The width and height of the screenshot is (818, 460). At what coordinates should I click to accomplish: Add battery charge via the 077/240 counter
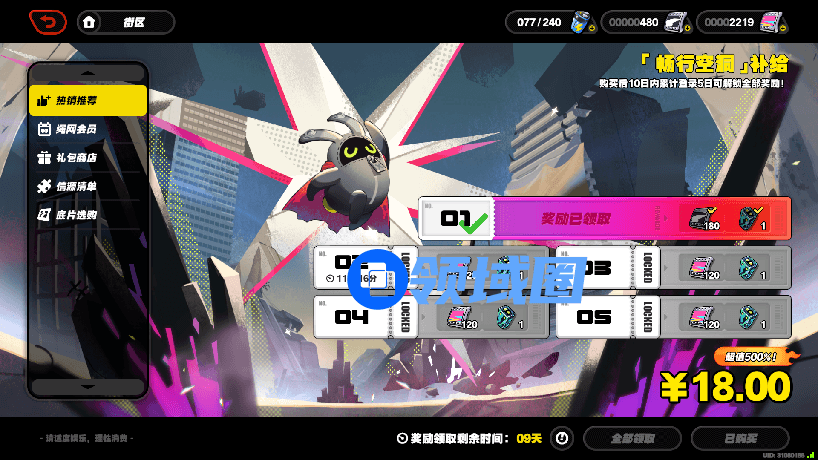click(581, 22)
